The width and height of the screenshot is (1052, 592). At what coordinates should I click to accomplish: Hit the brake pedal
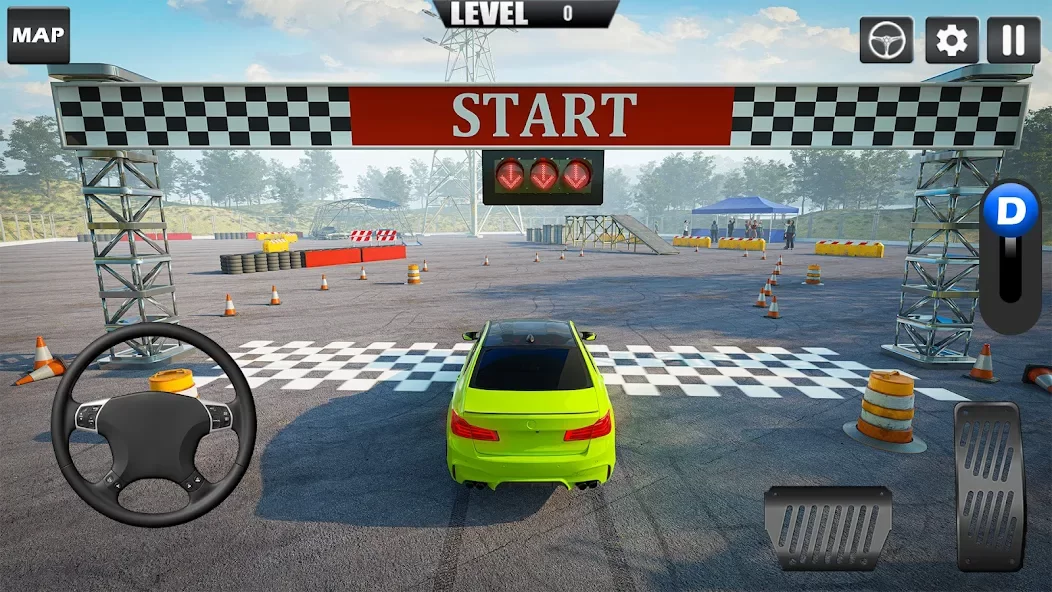pyautogui.click(x=828, y=528)
